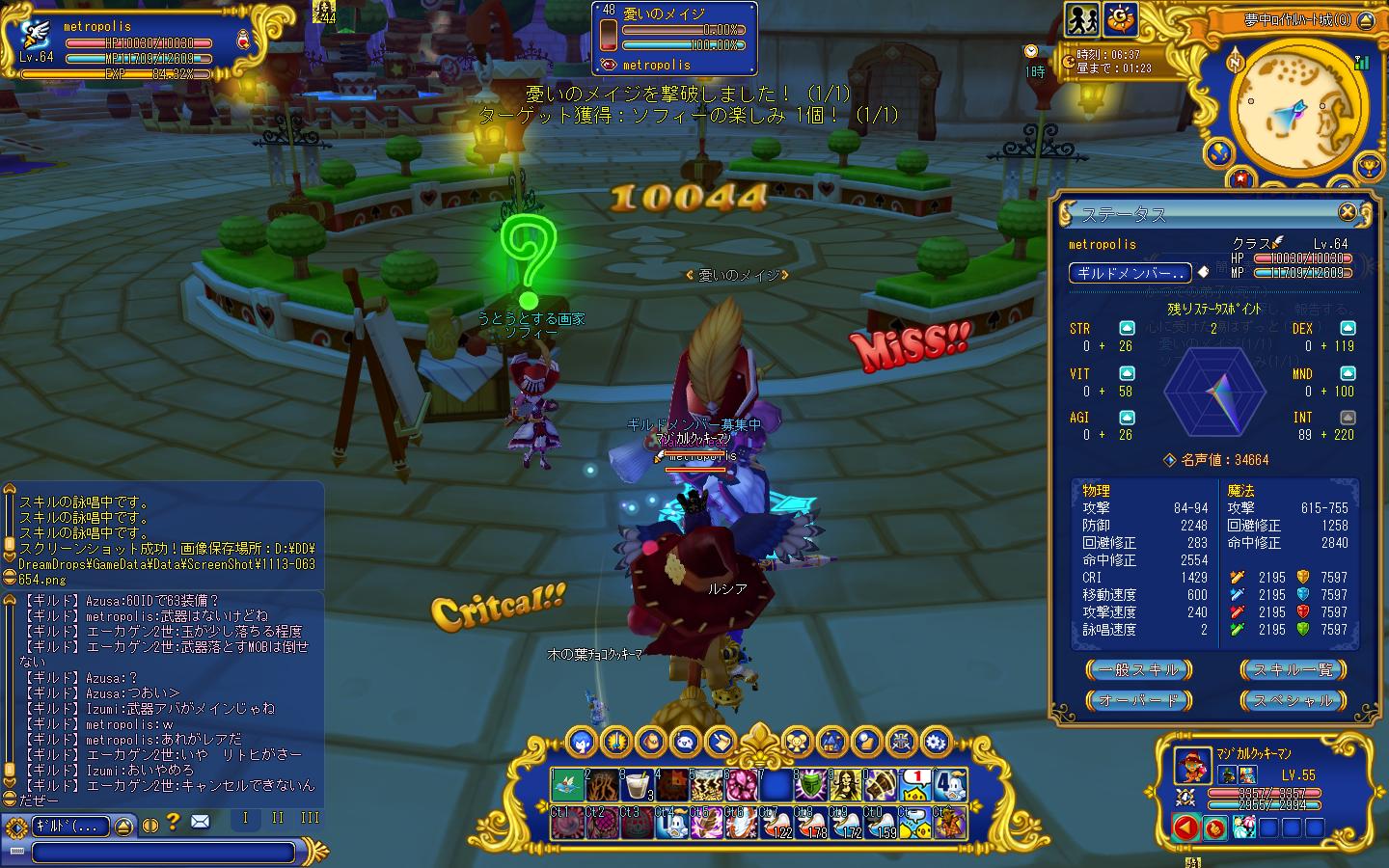Add a point to VIT
1389x868 pixels.
pyautogui.click(x=1127, y=373)
